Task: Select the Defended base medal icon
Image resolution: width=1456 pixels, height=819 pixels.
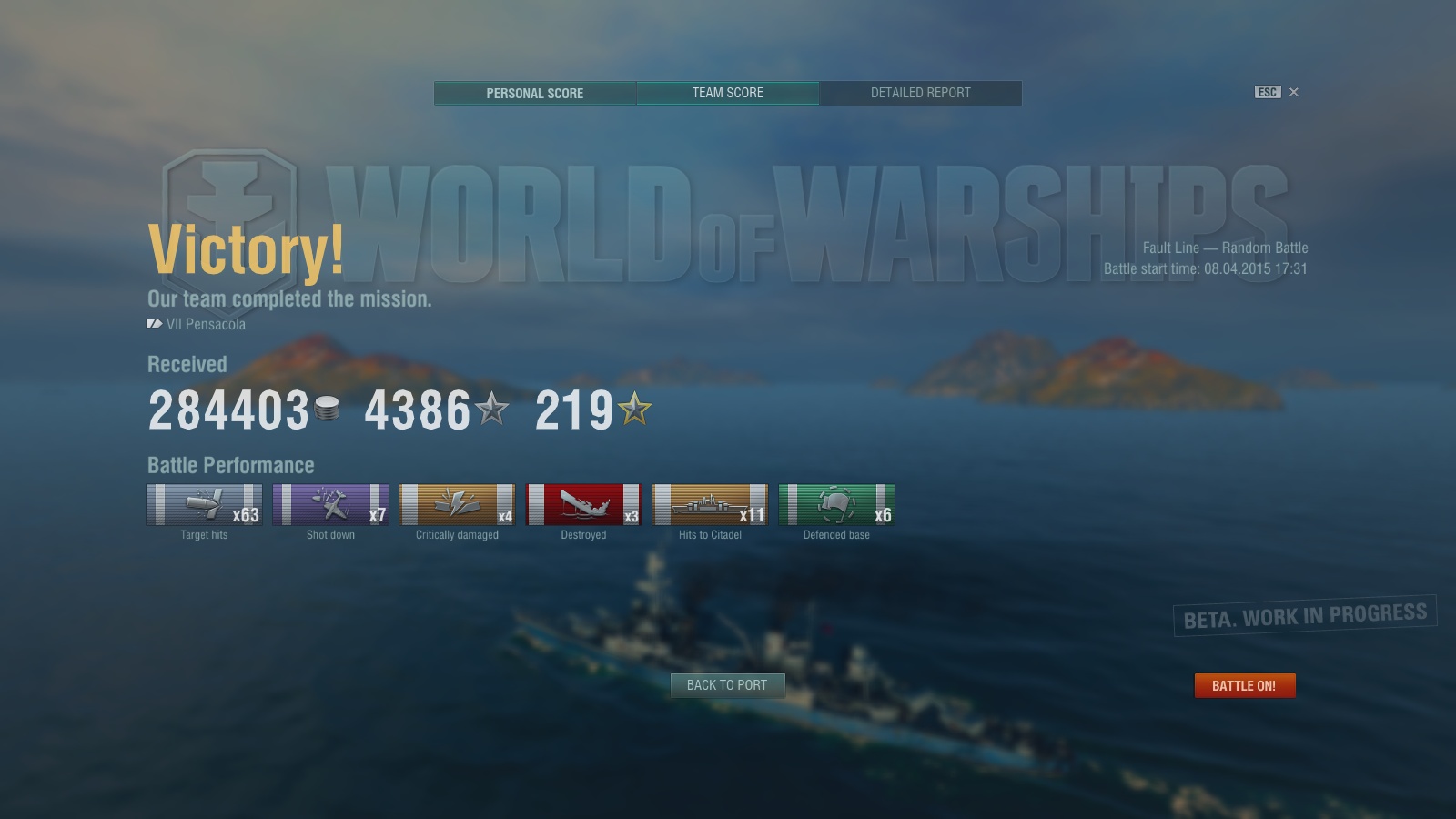Action: click(x=836, y=505)
